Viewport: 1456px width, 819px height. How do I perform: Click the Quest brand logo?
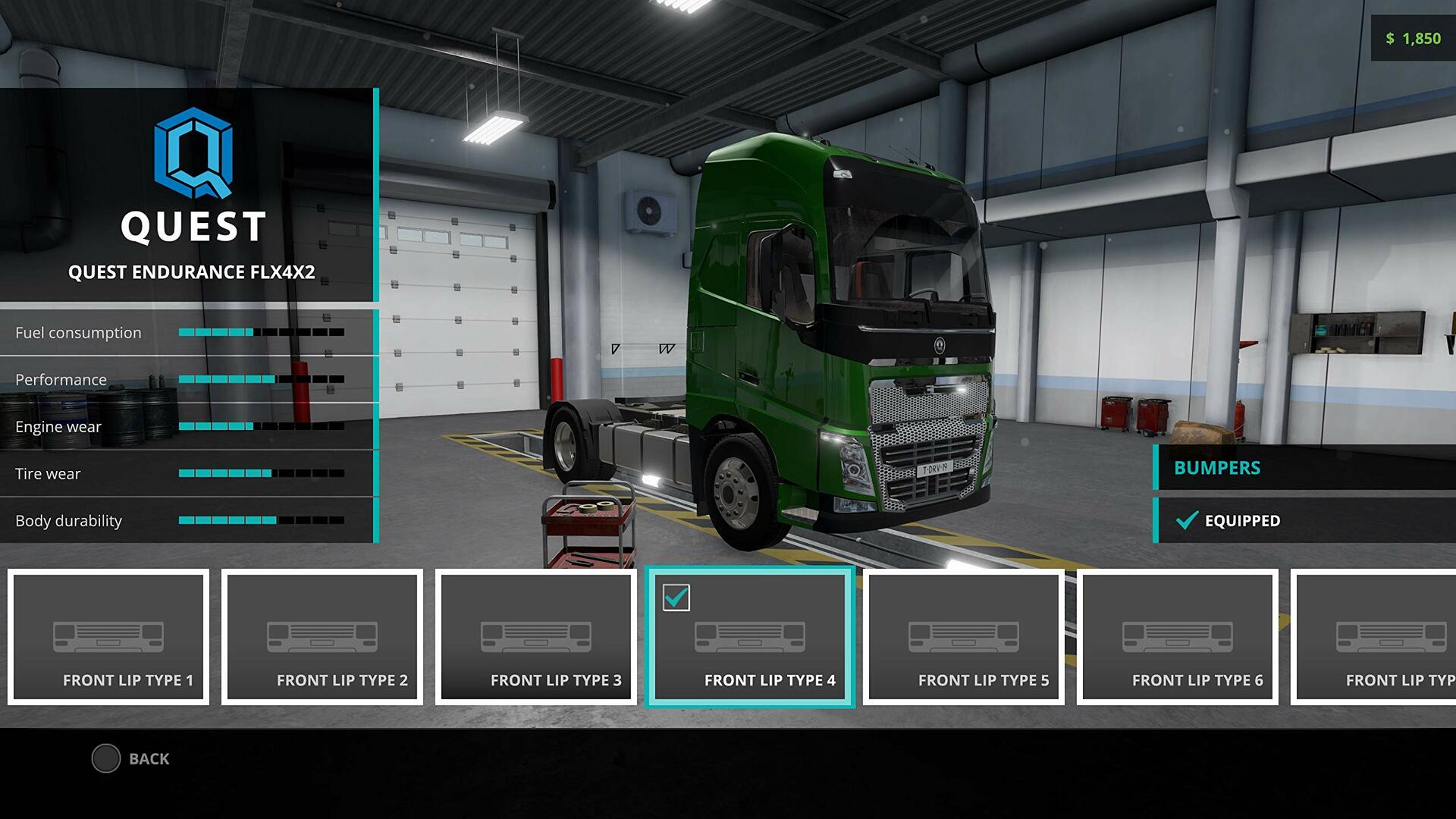click(x=192, y=155)
